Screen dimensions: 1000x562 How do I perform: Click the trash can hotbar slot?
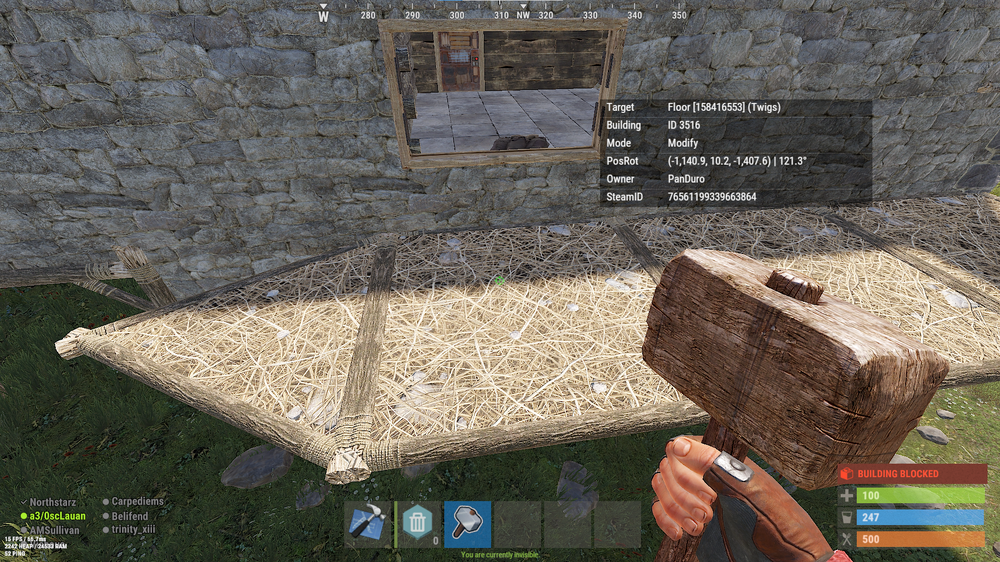418,524
